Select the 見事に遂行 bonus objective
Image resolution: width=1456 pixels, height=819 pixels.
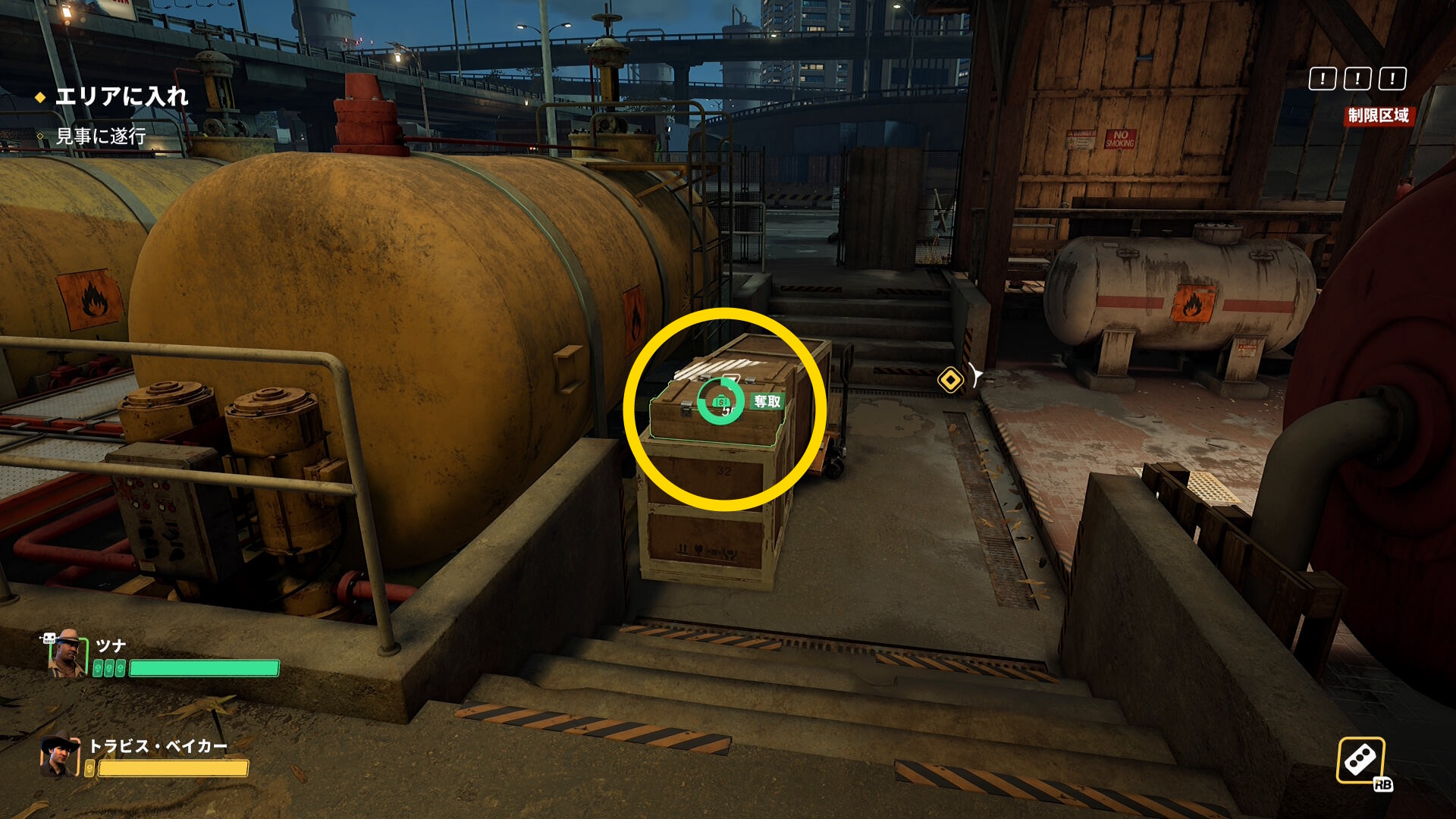point(100,136)
